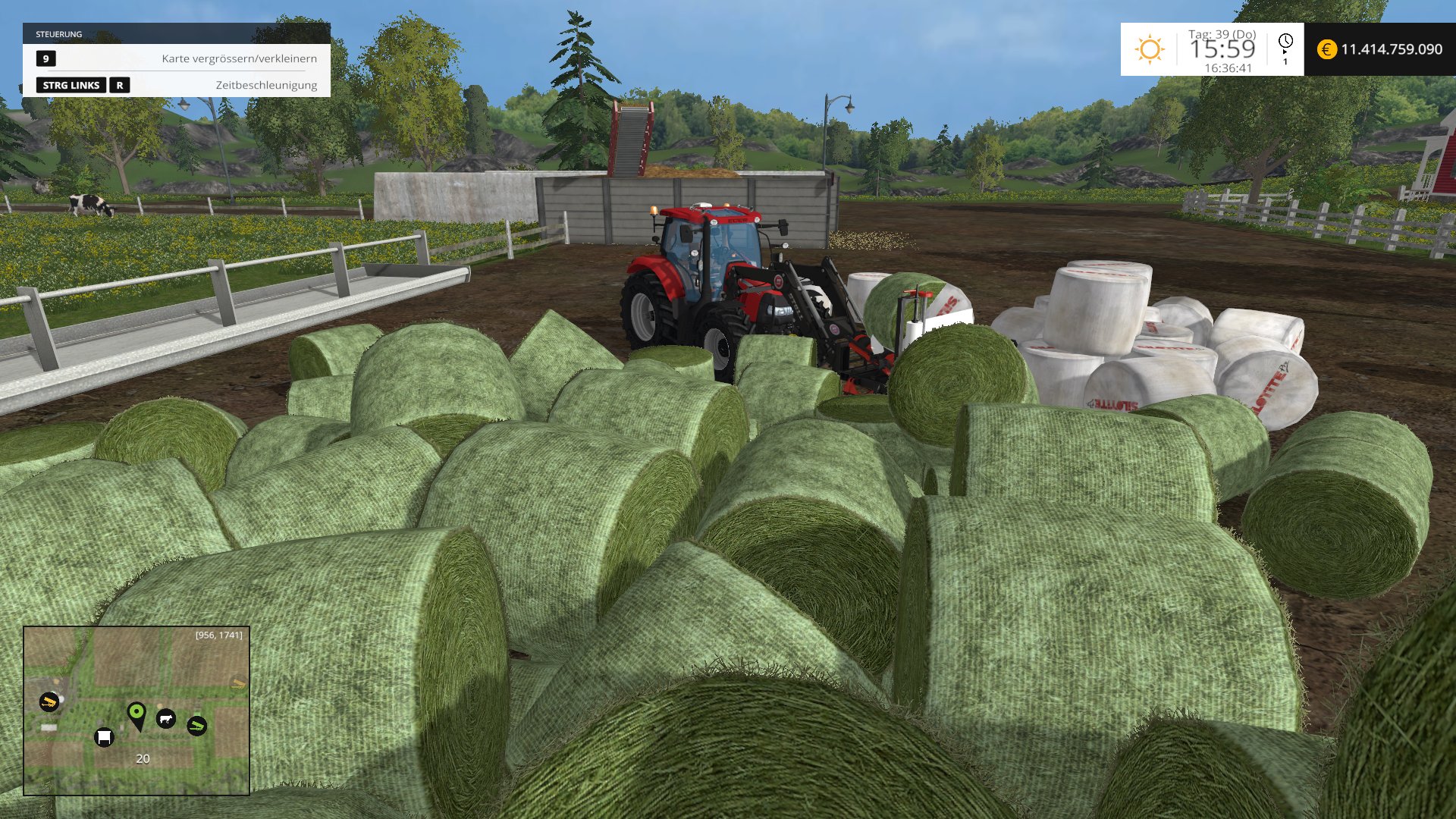Click the white building marker on minimap
The width and height of the screenshot is (1456, 819).
click(x=104, y=737)
